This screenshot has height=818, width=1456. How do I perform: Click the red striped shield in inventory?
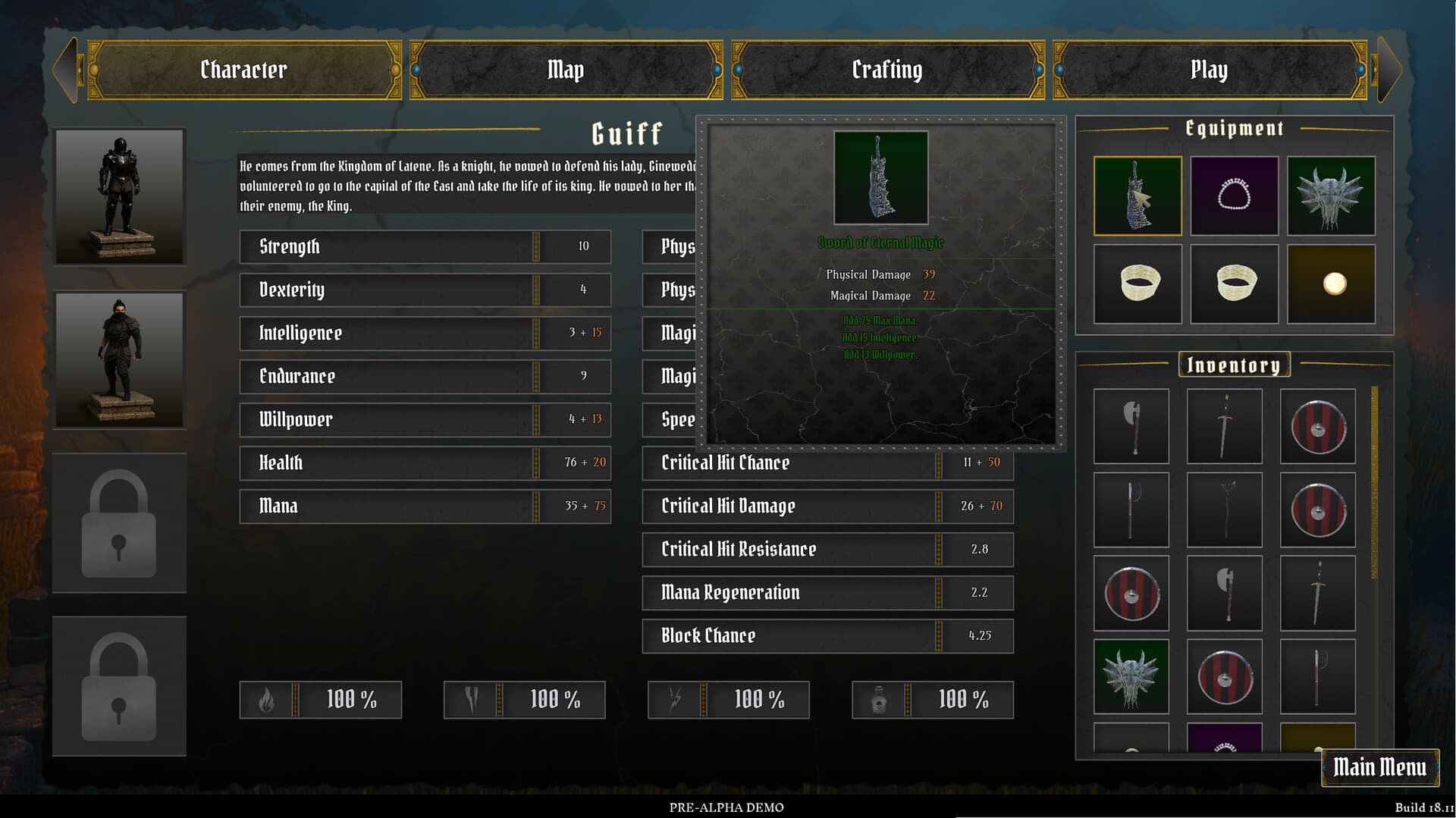point(1317,426)
